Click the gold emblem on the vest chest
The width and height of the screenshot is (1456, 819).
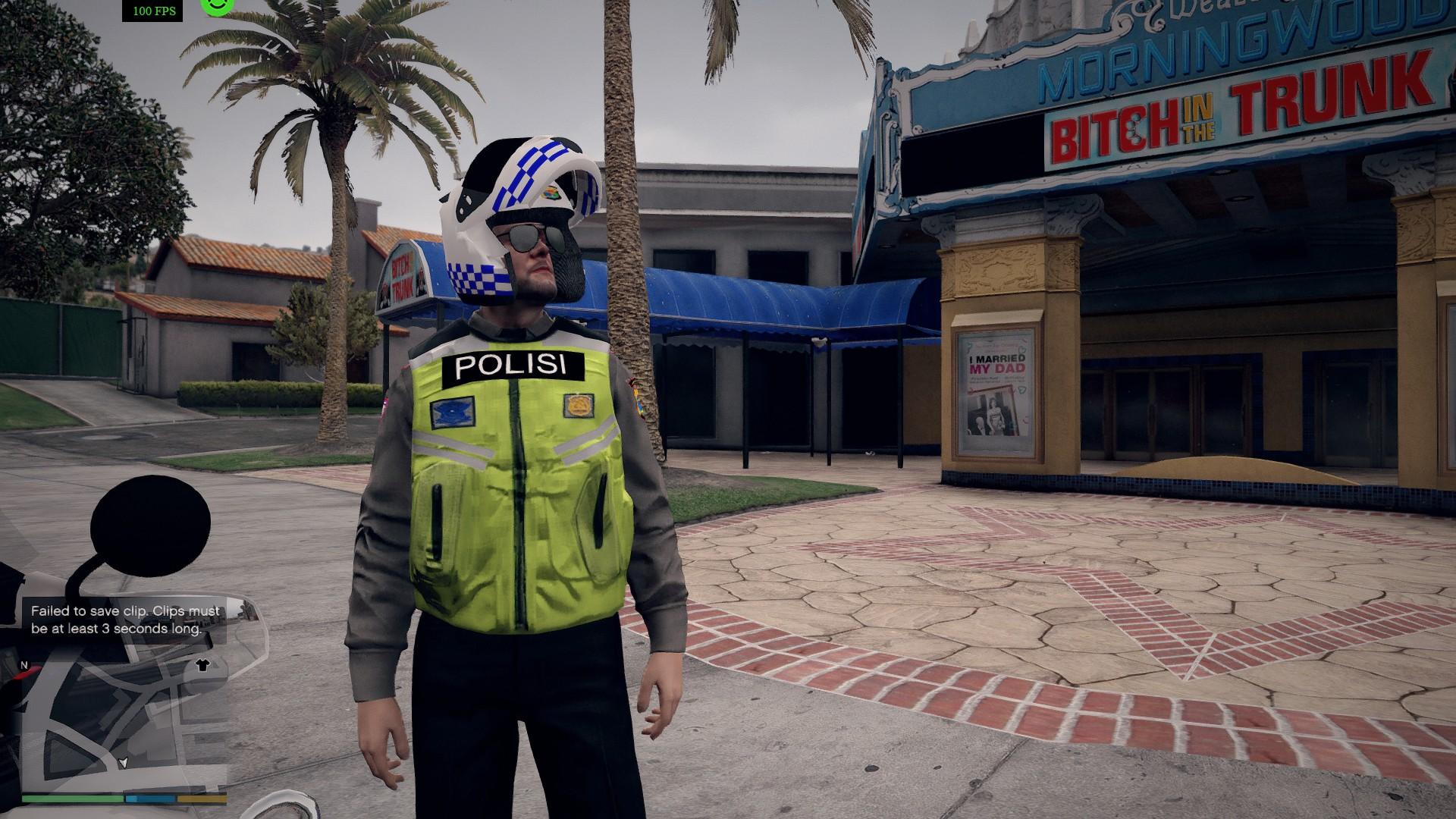[x=579, y=407]
